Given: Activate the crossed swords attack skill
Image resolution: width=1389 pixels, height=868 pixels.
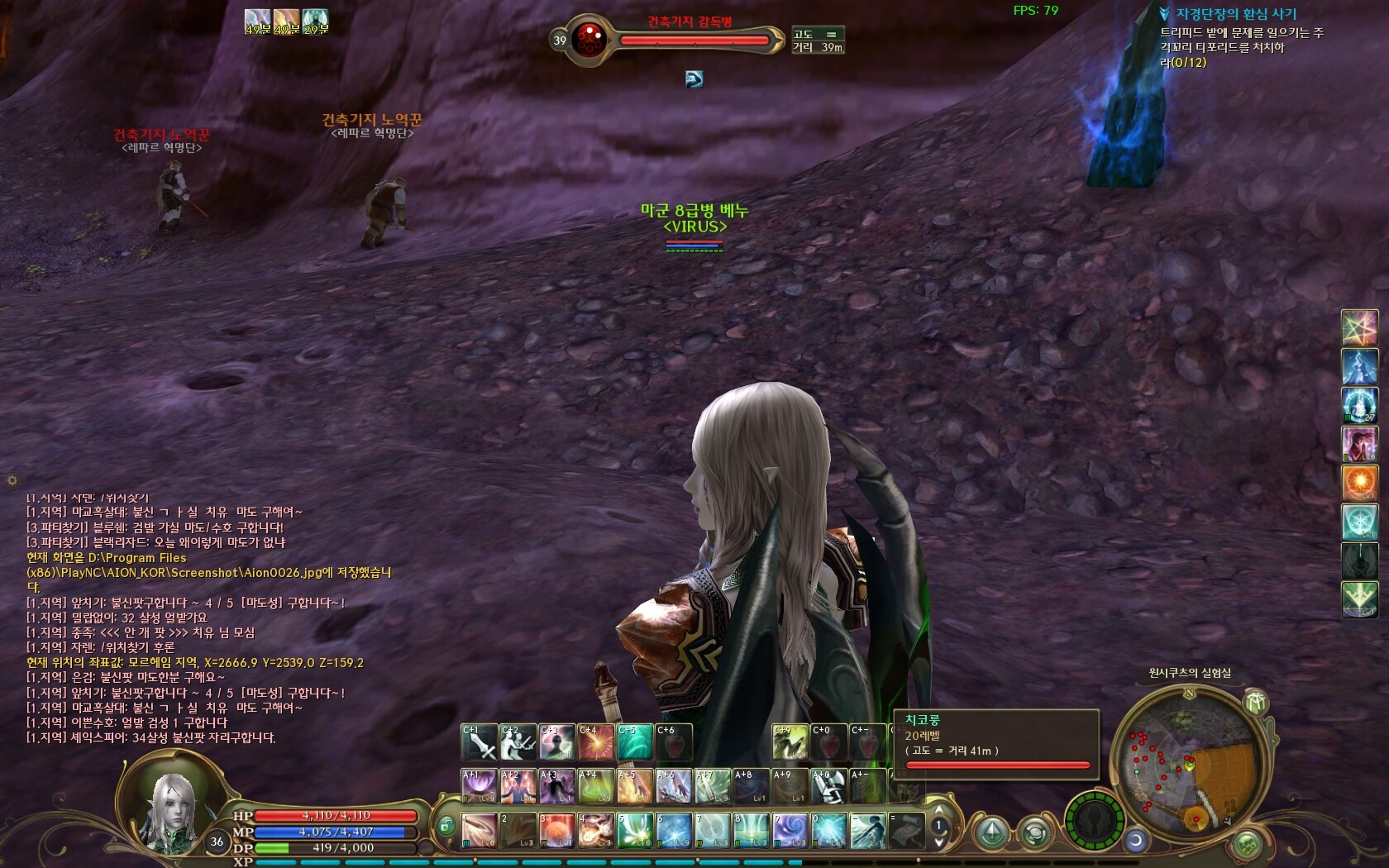Looking at the screenshot, I should click(x=479, y=742).
